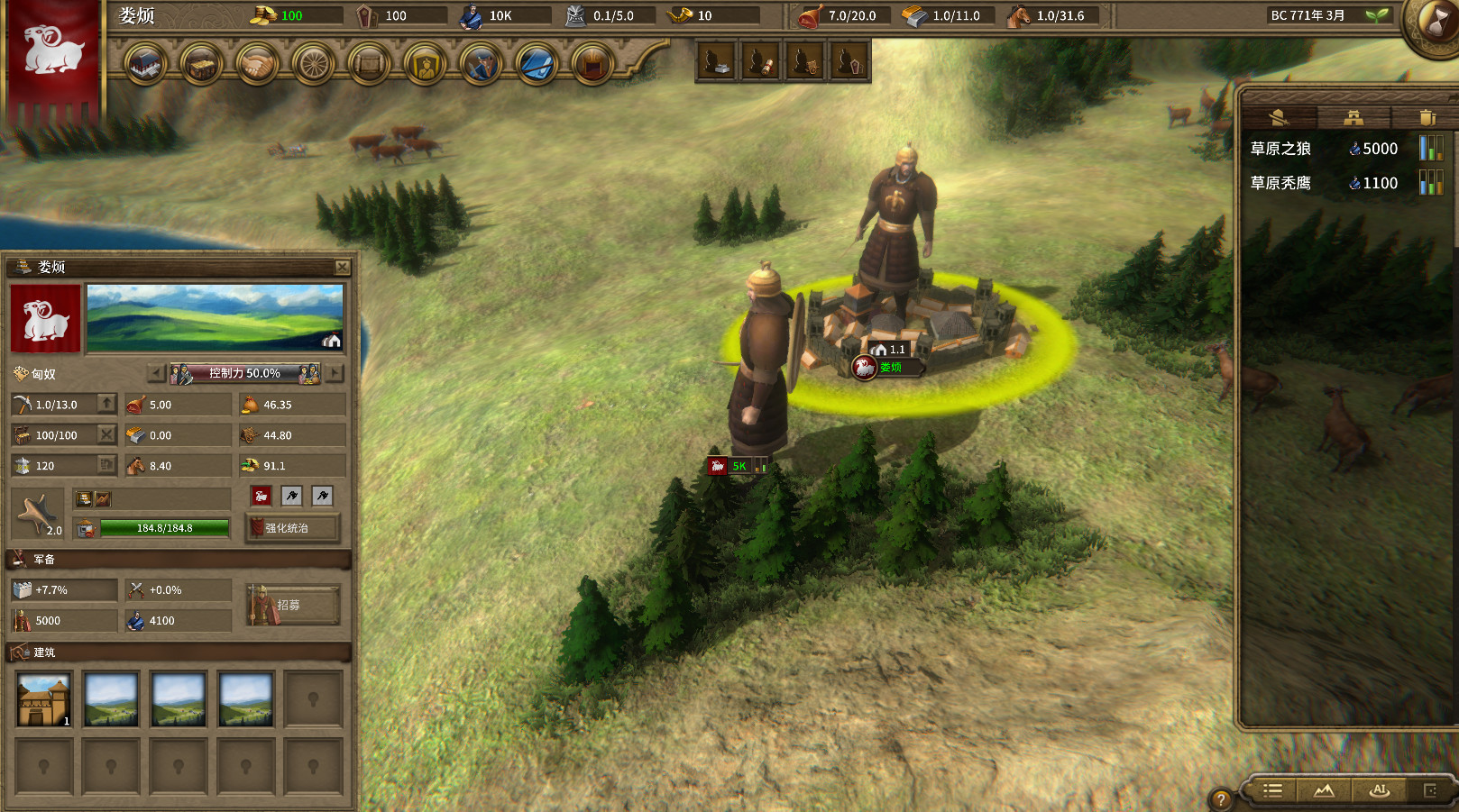Image resolution: width=1459 pixels, height=812 pixels.
Task: Open the character portrait panel icon
Action: coord(425,65)
